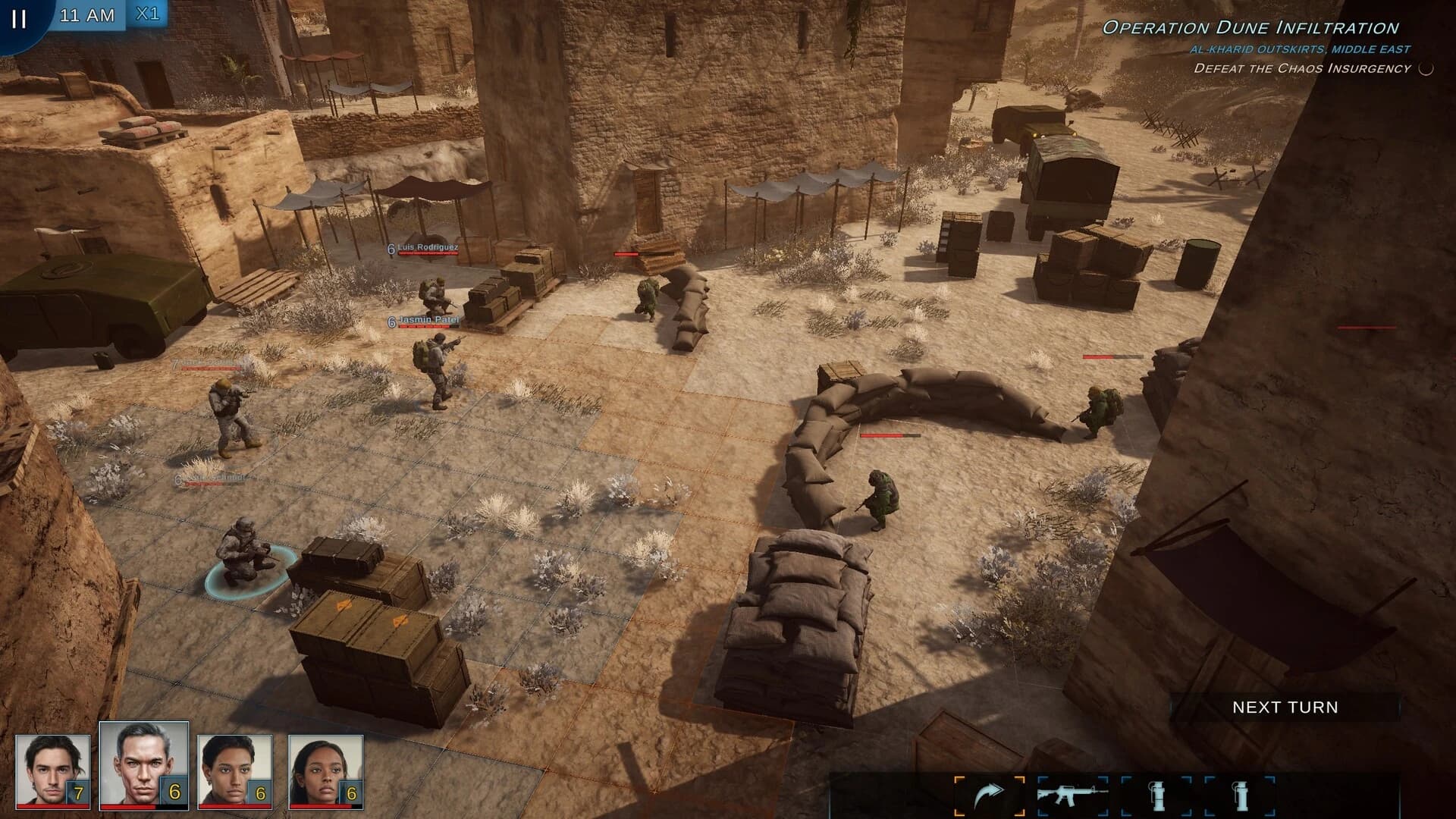Choose the assault rifle attack action
The width and height of the screenshot is (1456, 819).
click(x=1072, y=795)
